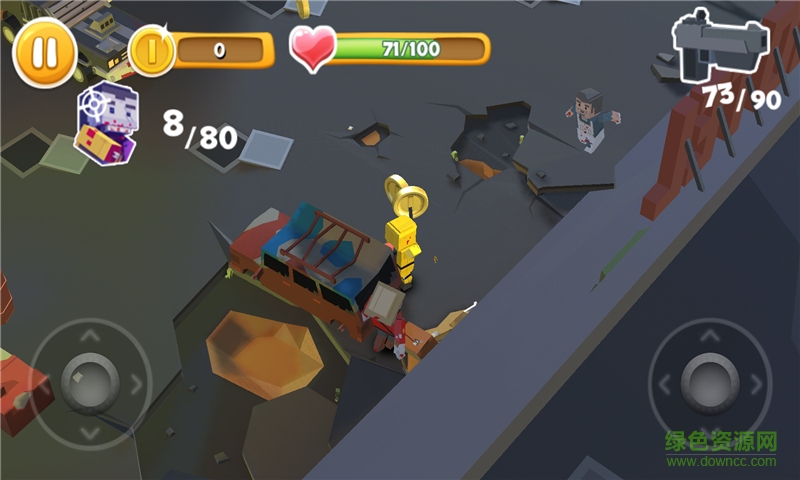Pause the game with the orange button
This screenshot has height=480, width=800.
pyautogui.click(x=44, y=51)
